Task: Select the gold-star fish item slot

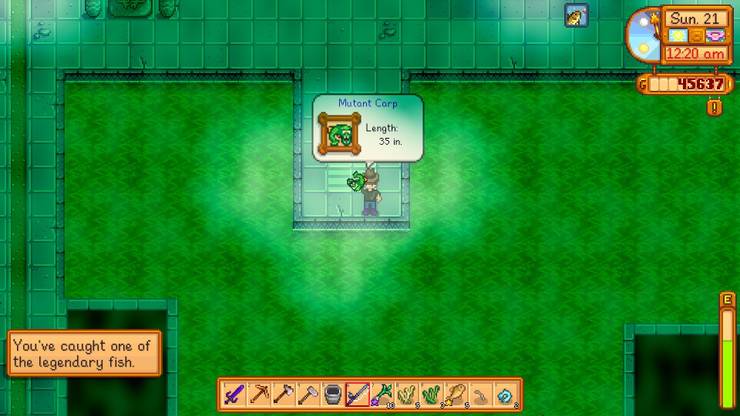Action: (456, 394)
